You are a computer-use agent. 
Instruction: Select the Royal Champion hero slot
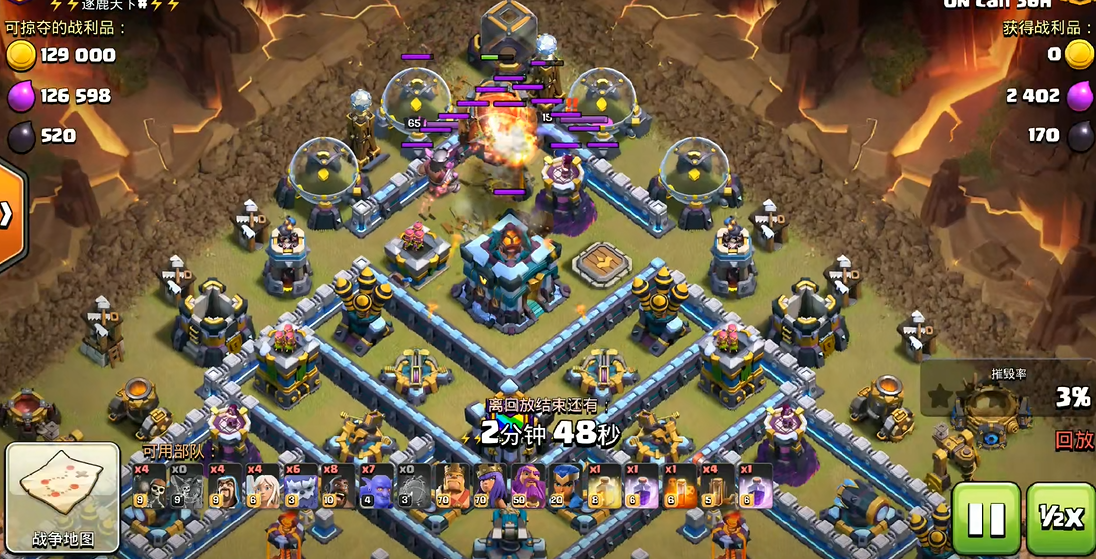coord(565,486)
